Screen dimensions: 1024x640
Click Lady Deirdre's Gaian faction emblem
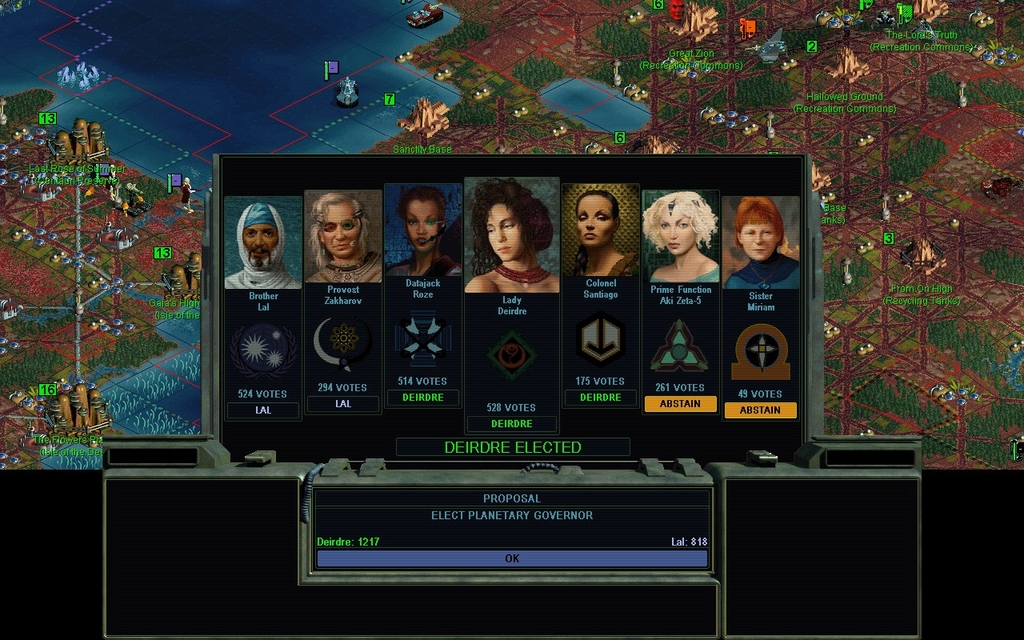[512, 355]
